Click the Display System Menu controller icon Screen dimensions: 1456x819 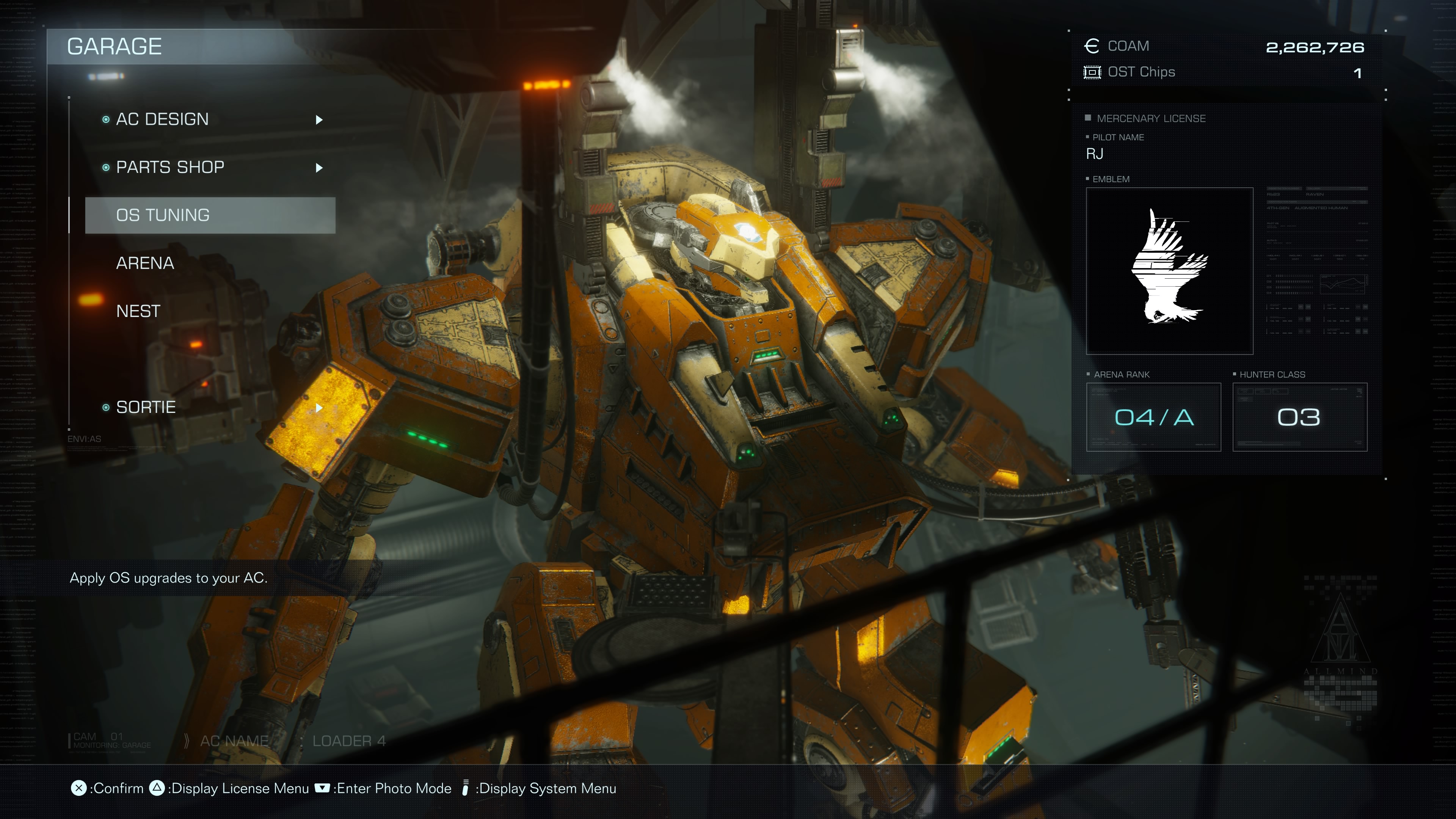(465, 789)
